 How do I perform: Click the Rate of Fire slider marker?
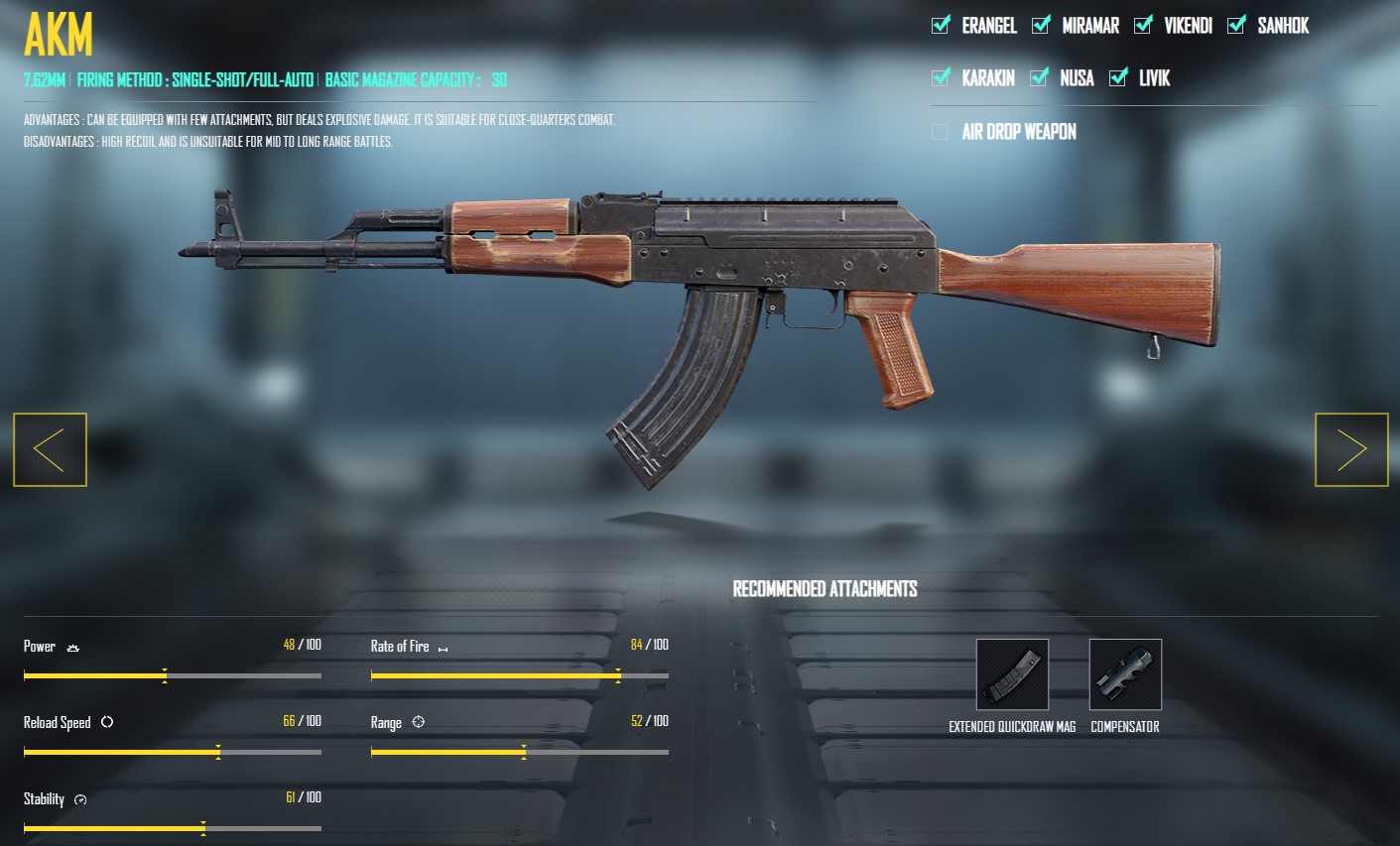pyautogui.click(x=618, y=675)
